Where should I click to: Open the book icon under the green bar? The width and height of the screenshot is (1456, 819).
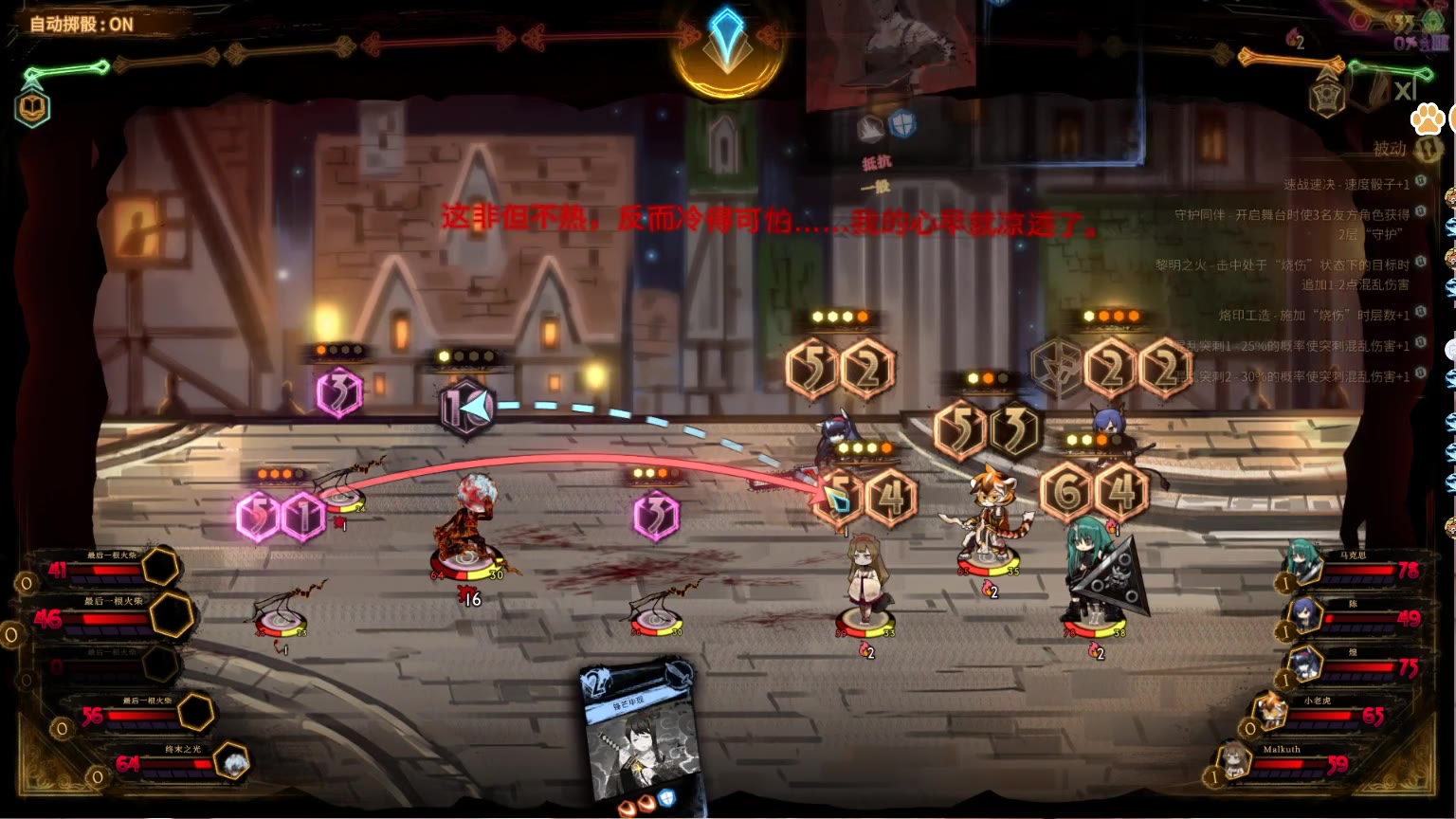coord(32,108)
